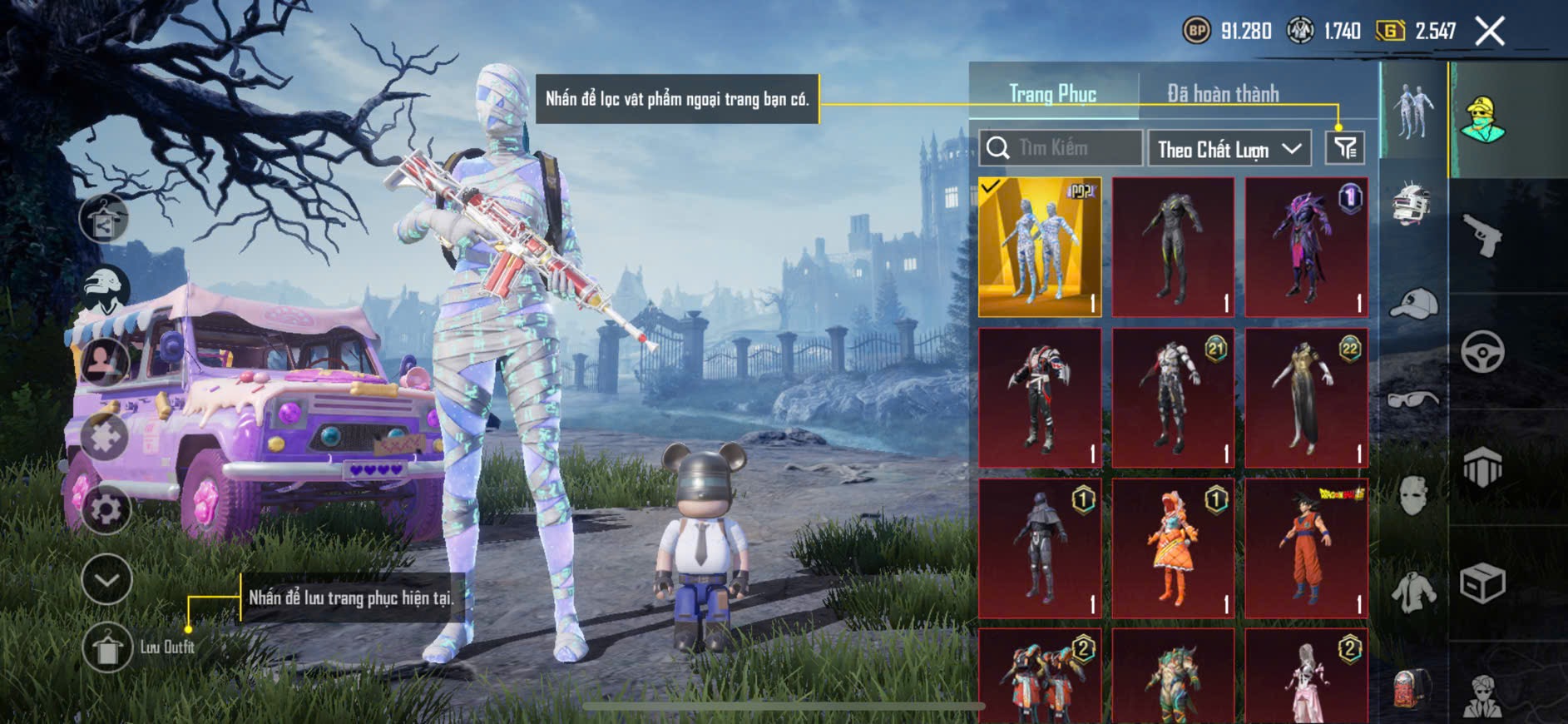Image resolution: width=1568 pixels, height=724 pixels.
Task: Show the cap headwear category
Action: (x=1412, y=303)
